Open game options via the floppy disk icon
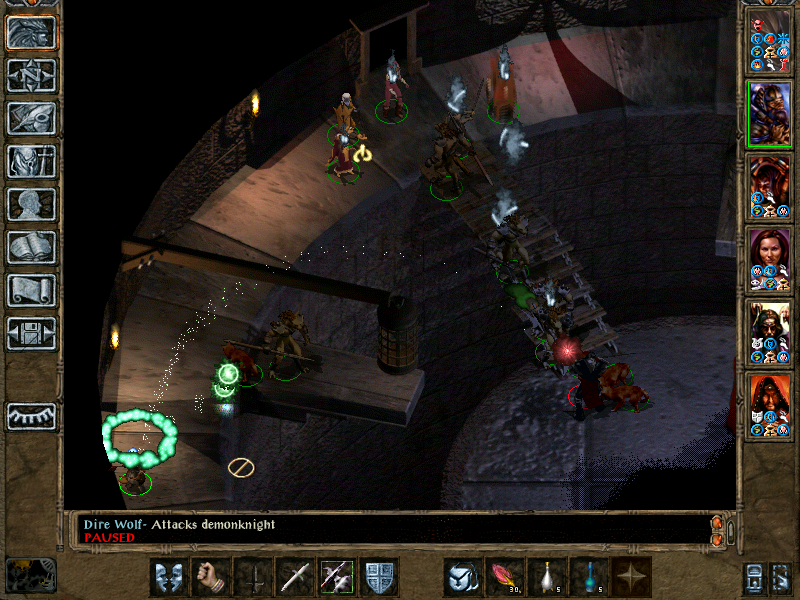This screenshot has width=800, height=600. (x=32, y=333)
